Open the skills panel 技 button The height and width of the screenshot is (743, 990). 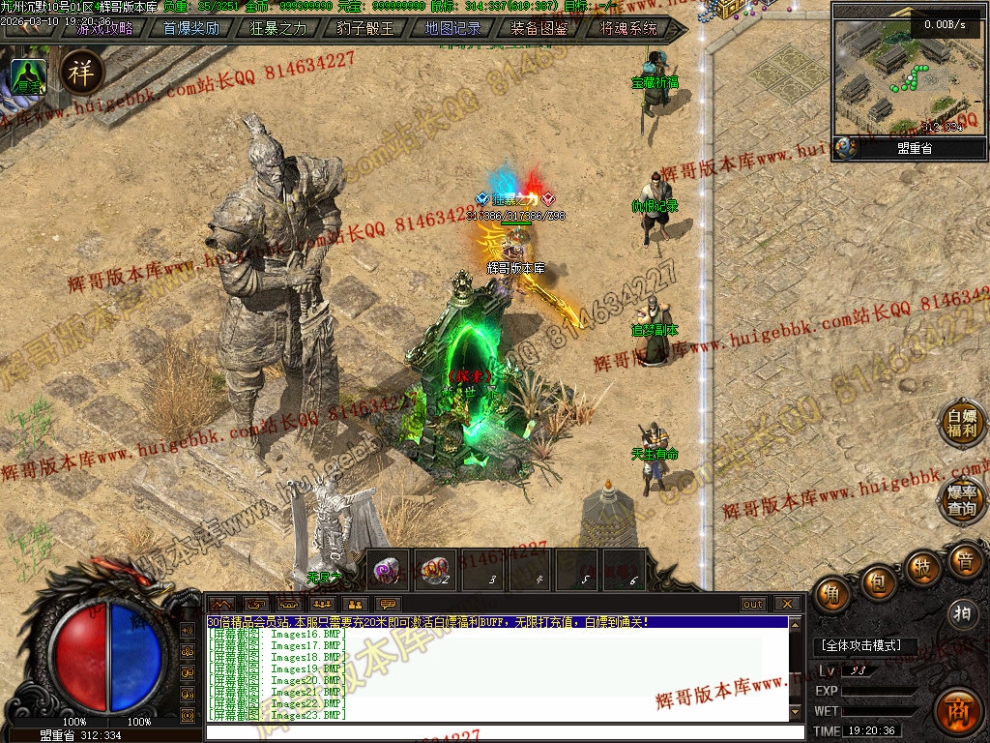922,567
